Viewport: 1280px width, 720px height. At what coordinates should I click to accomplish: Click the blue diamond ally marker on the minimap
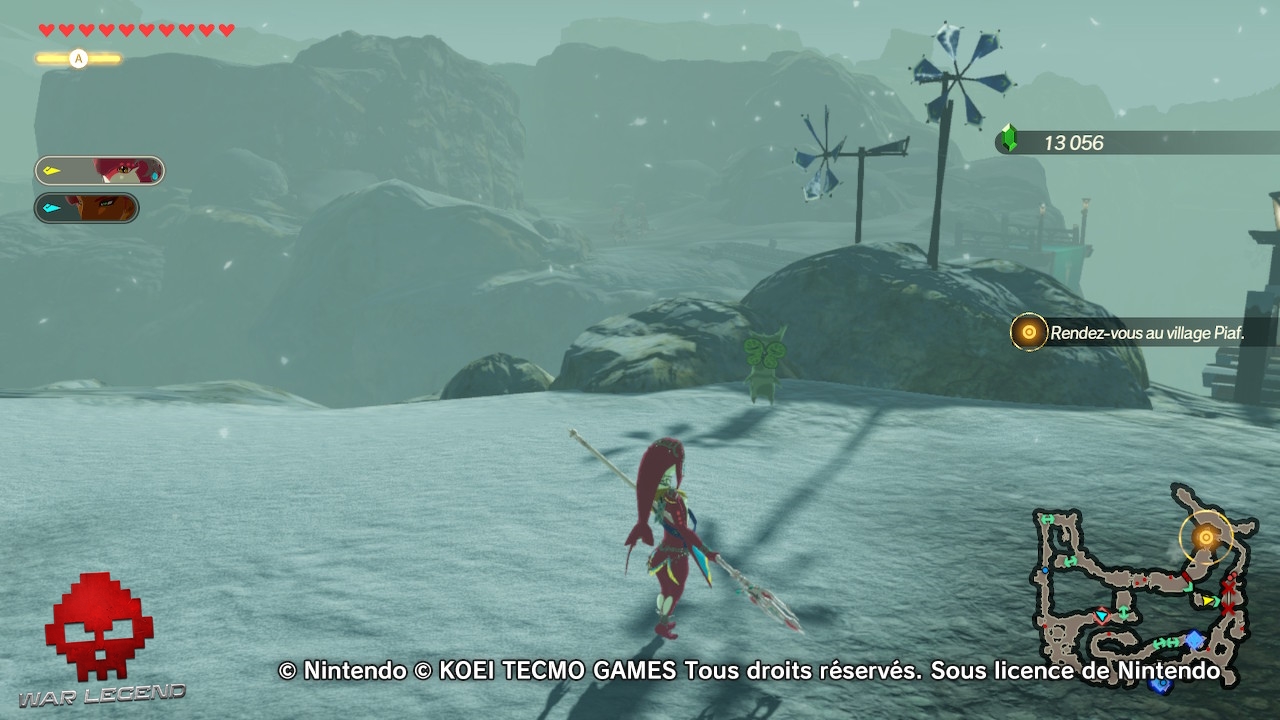(1194, 639)
